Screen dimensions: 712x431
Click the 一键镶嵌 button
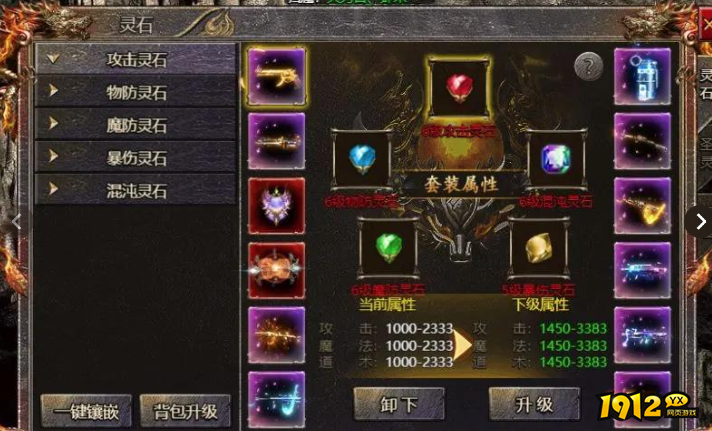point(86,410)
